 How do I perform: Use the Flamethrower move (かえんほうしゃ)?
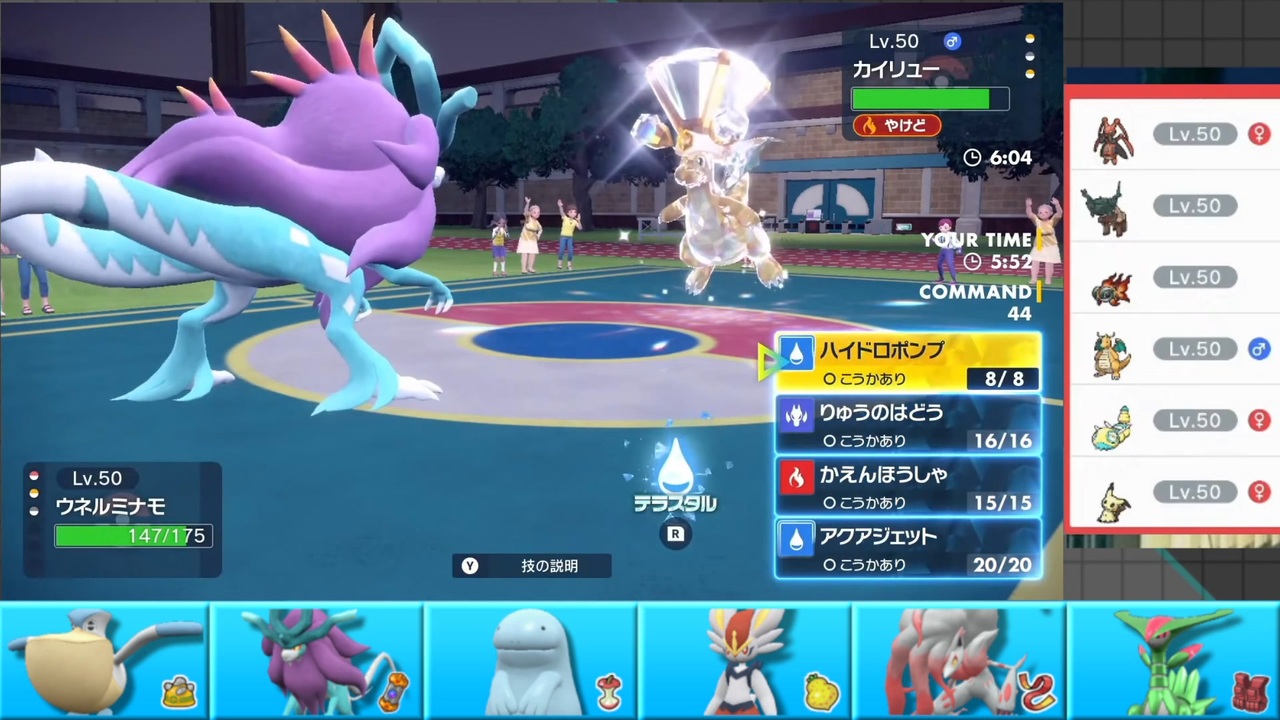coord(908,486)
